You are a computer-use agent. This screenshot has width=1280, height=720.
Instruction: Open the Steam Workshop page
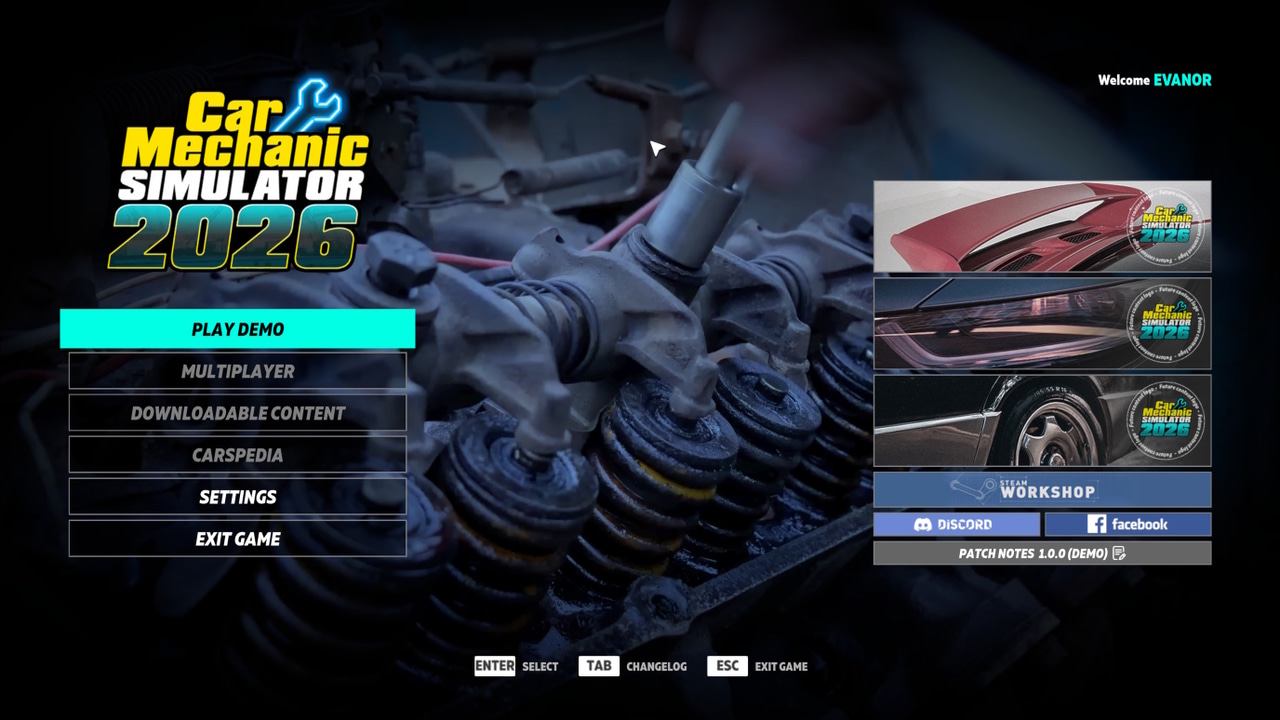(x=1042, y=490)
